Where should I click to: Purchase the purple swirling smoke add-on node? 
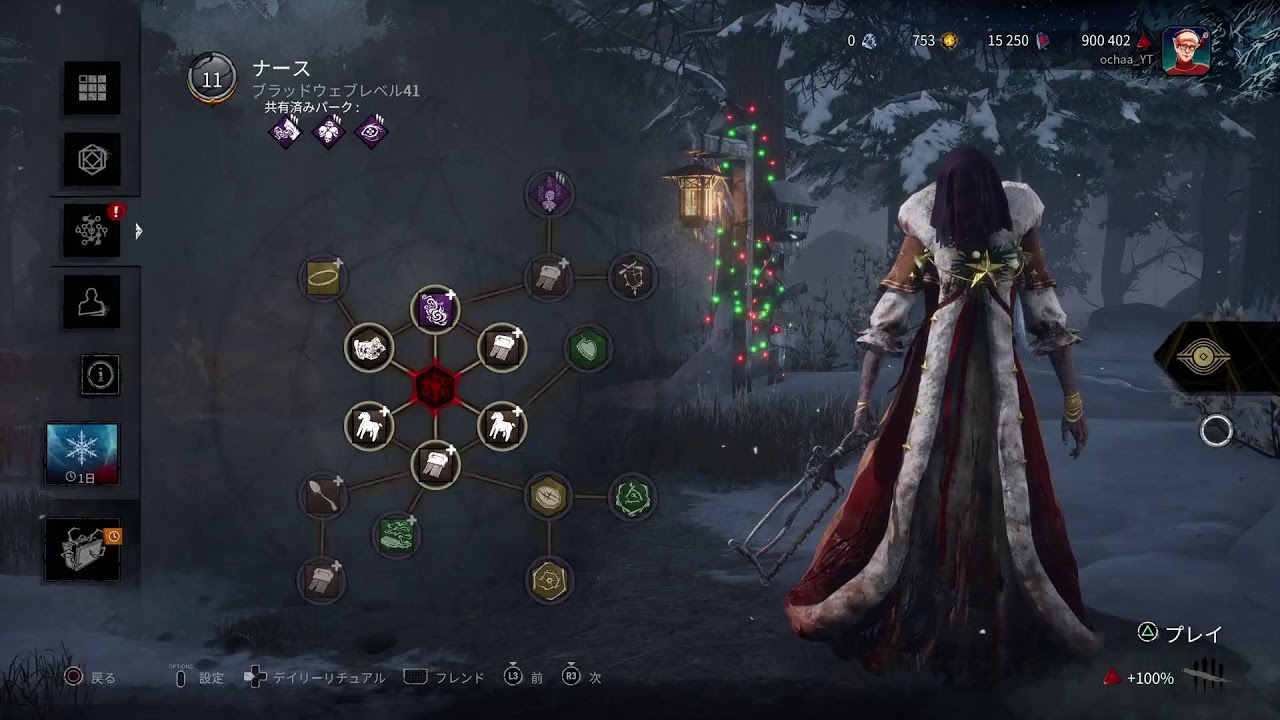click(x=435, y=310)
